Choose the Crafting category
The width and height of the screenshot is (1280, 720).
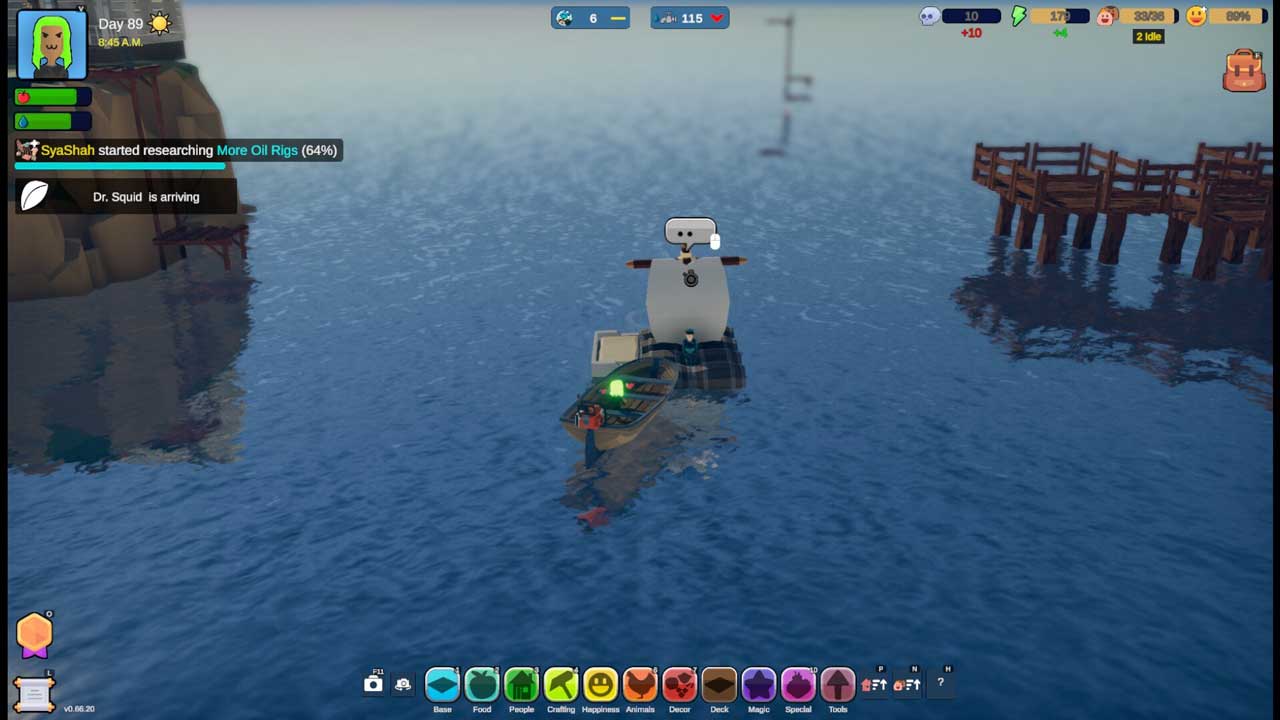[561, 685]
